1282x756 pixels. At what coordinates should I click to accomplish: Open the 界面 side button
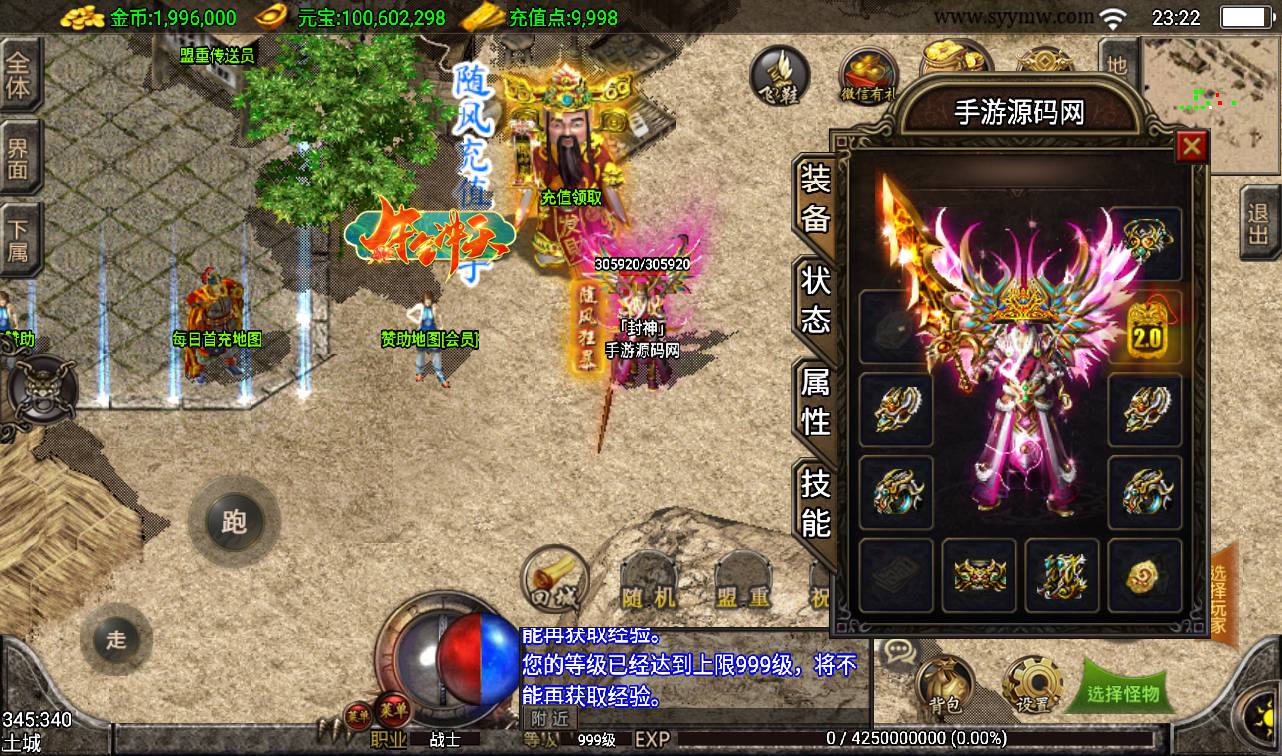[19, 158]
